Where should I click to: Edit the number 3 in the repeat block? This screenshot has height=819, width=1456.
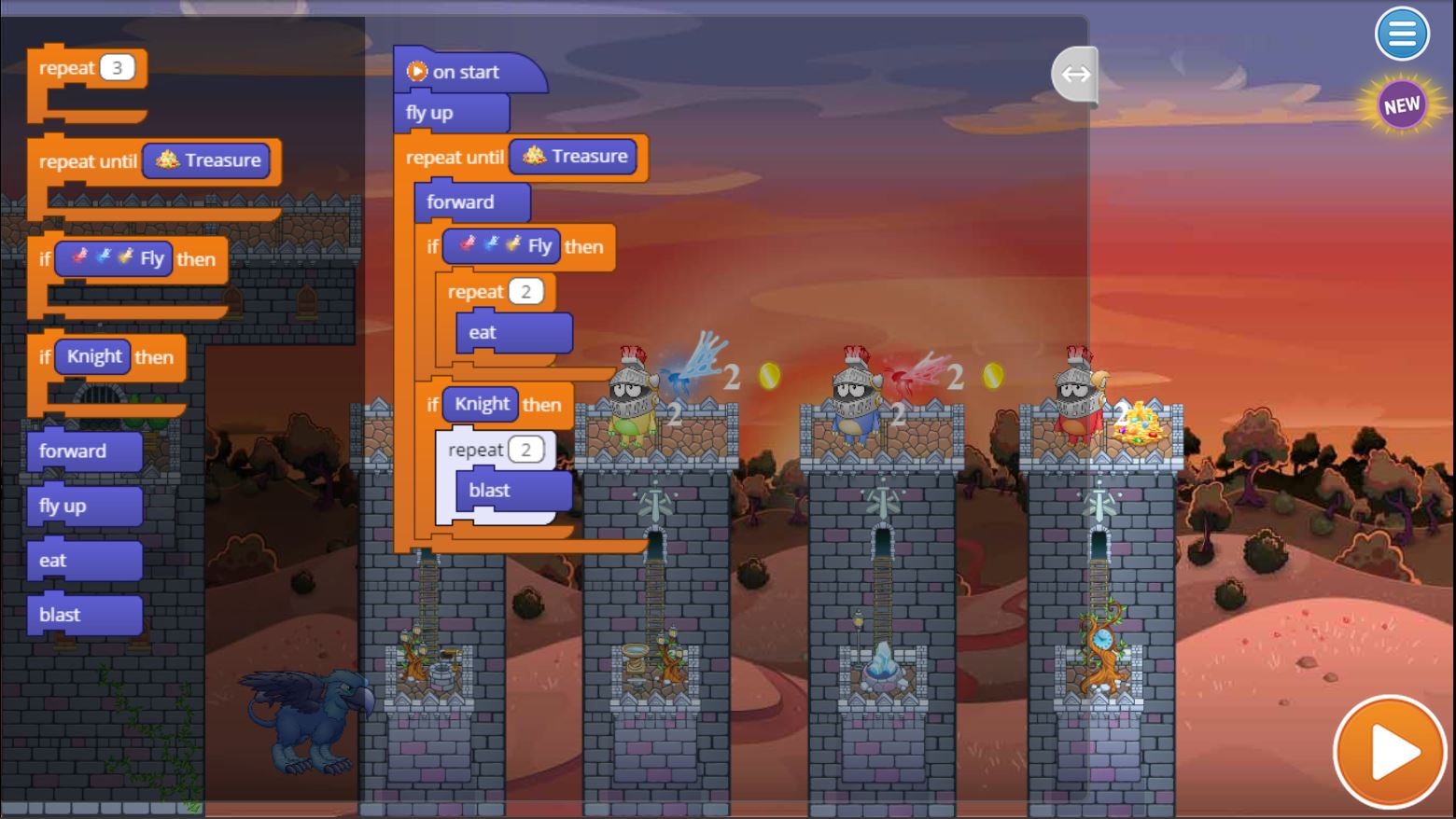tap(117, 68)
